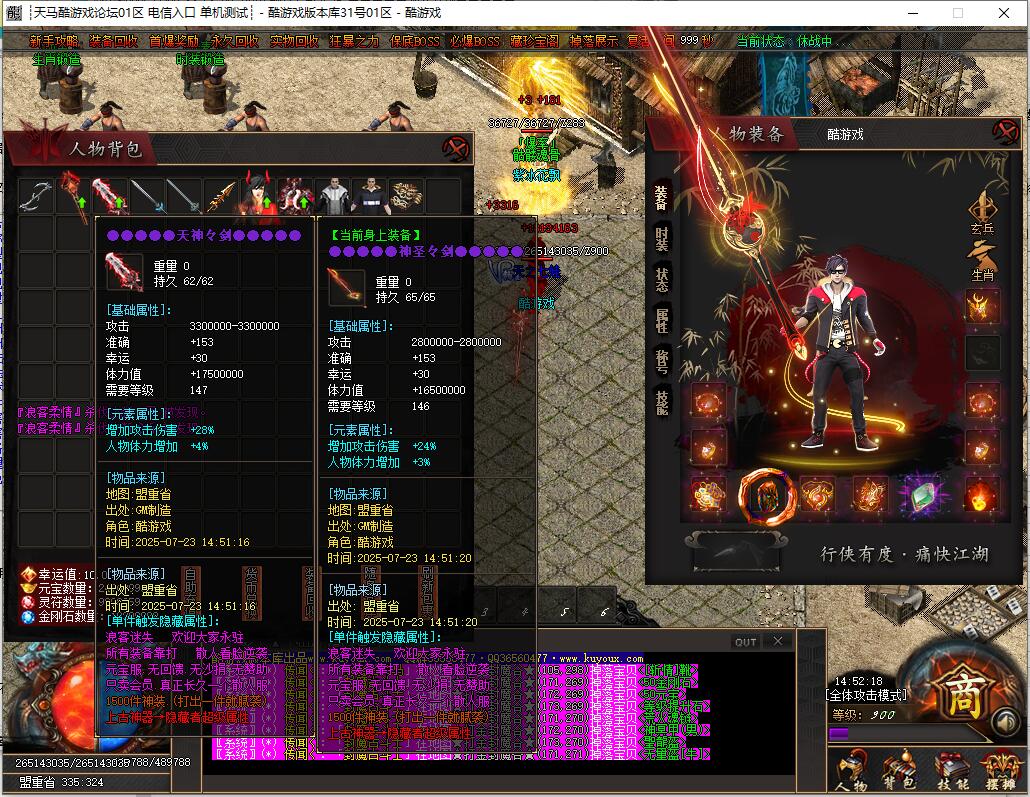
Task: Switch to the 属性 attributes tab
Action: [x=662, y=320]
